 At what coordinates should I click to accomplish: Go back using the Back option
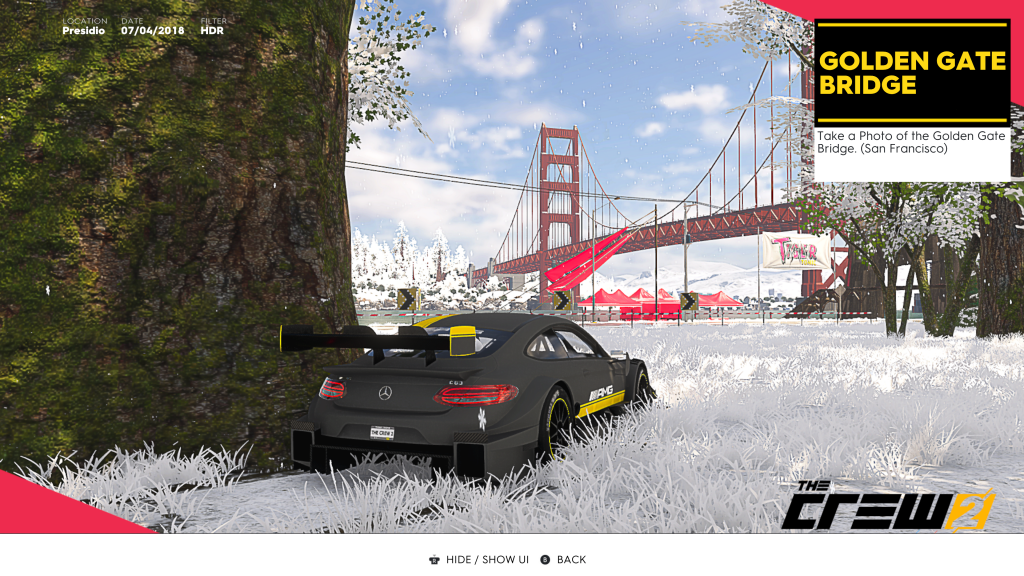tap(564, 559)
